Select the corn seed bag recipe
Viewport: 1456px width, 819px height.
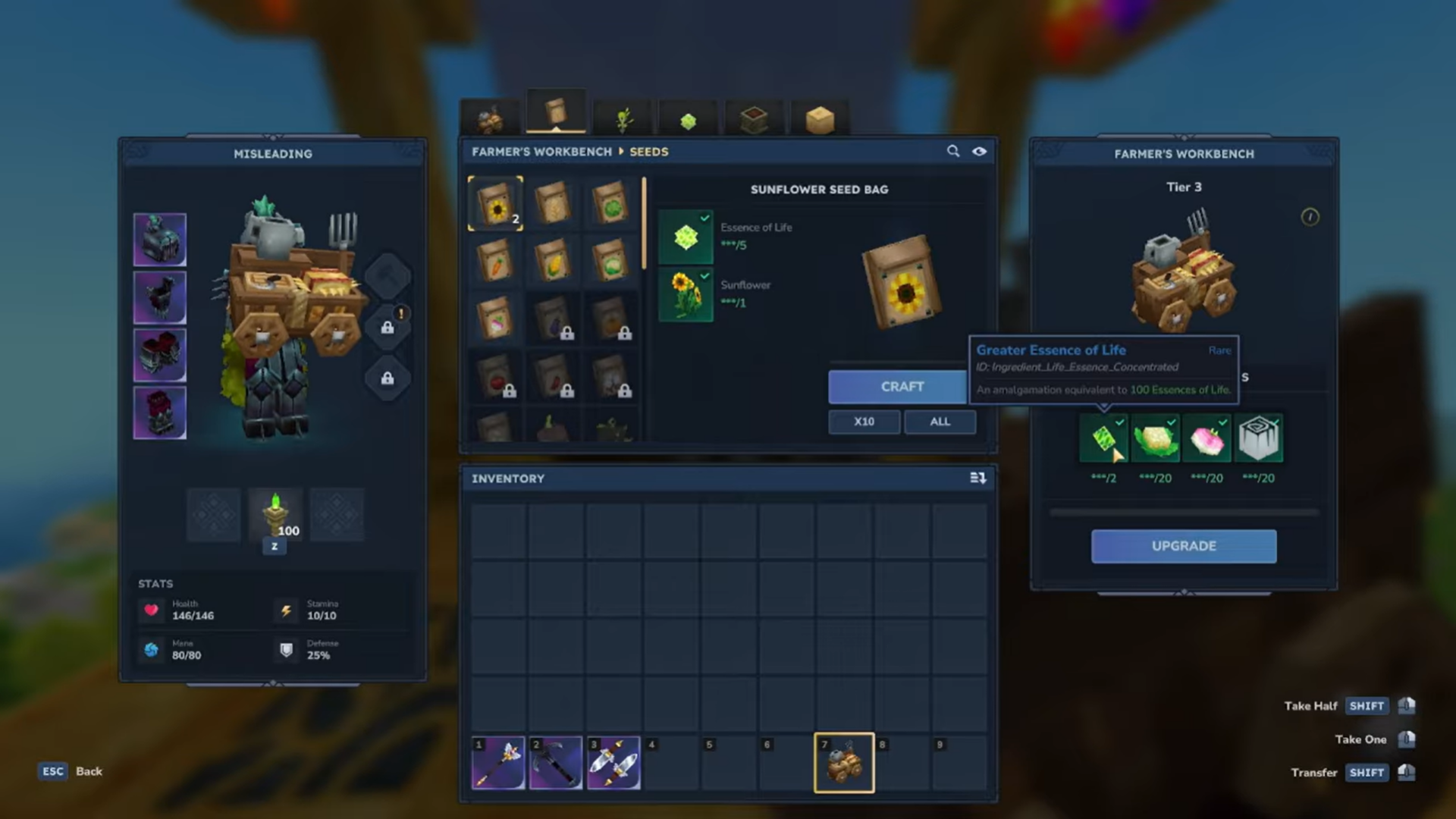click(554, 262)
